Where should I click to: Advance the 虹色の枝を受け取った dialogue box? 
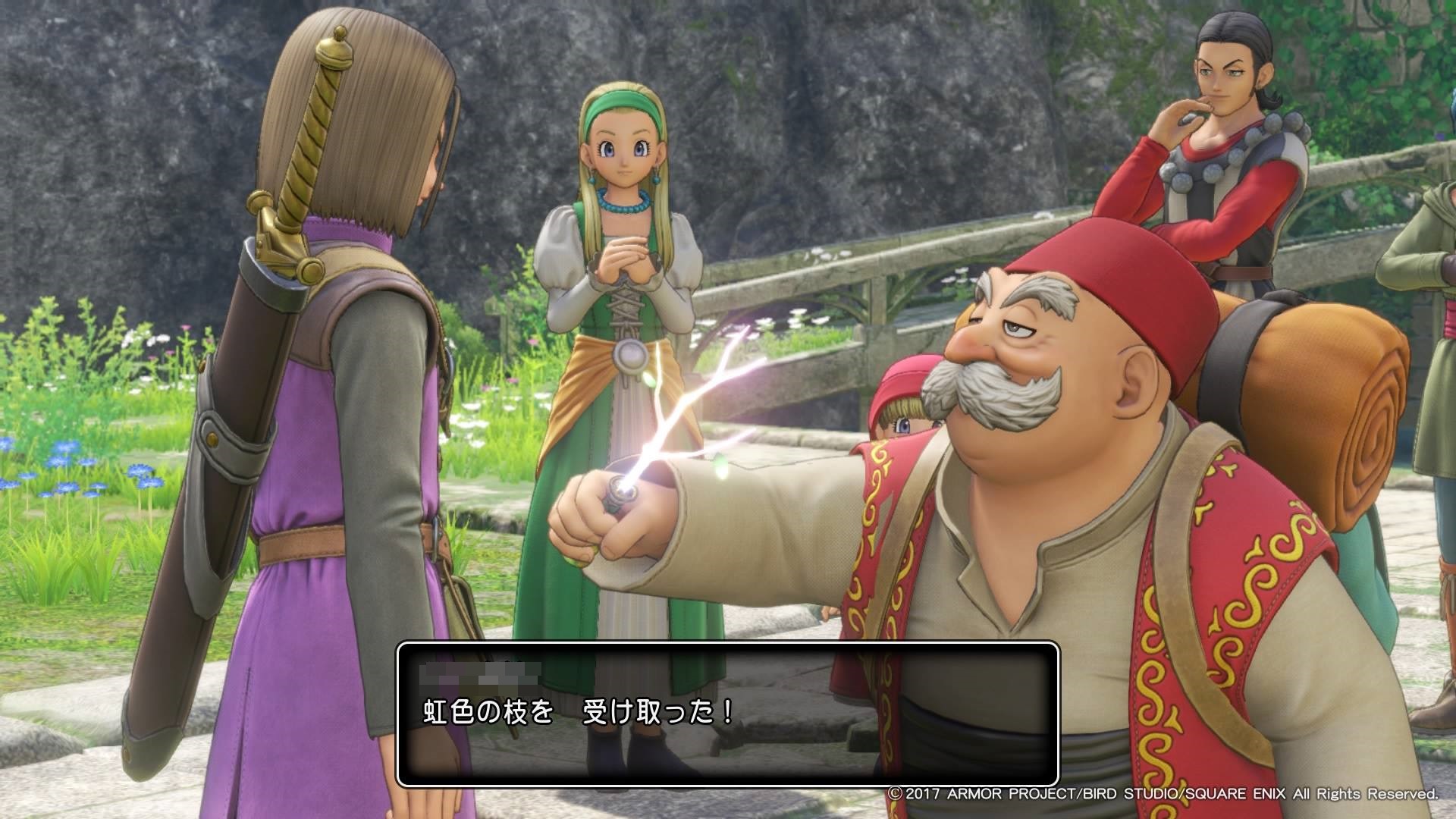727,714
